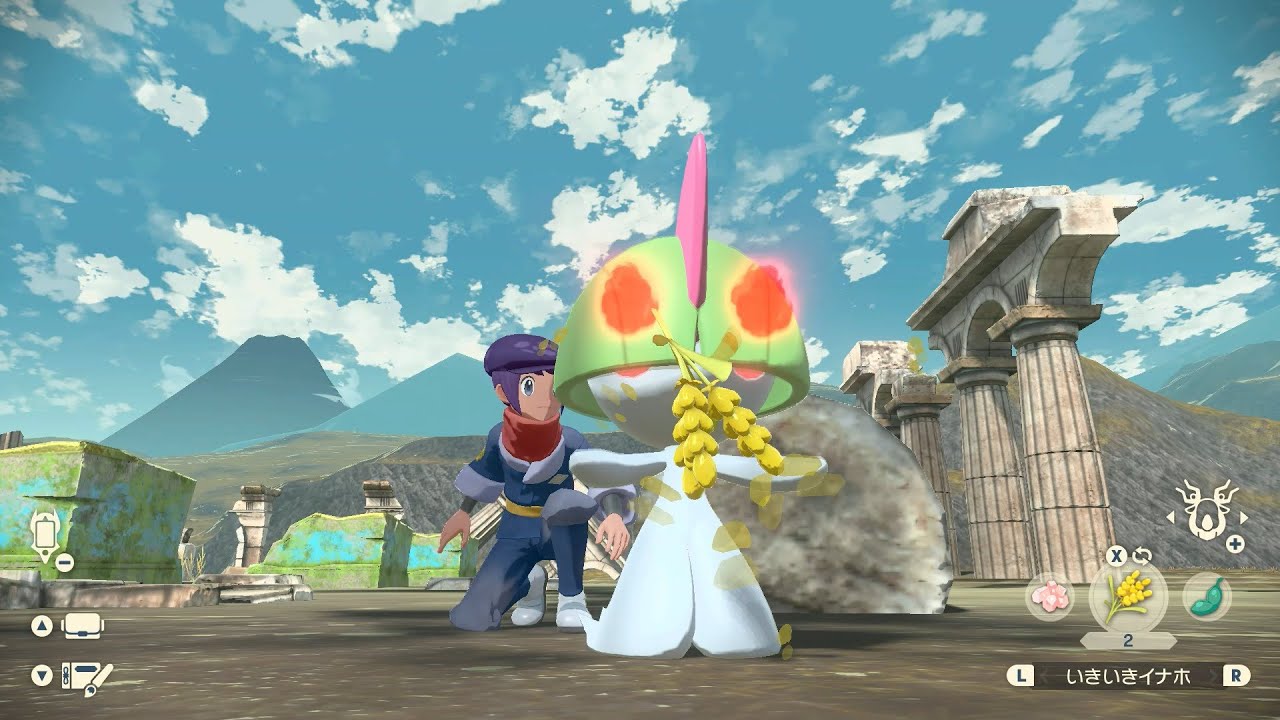The height and width of the screenshot is (720, 1280).
Task: Open next mount with the right arrow
Action: click(x=1245, y=518)
